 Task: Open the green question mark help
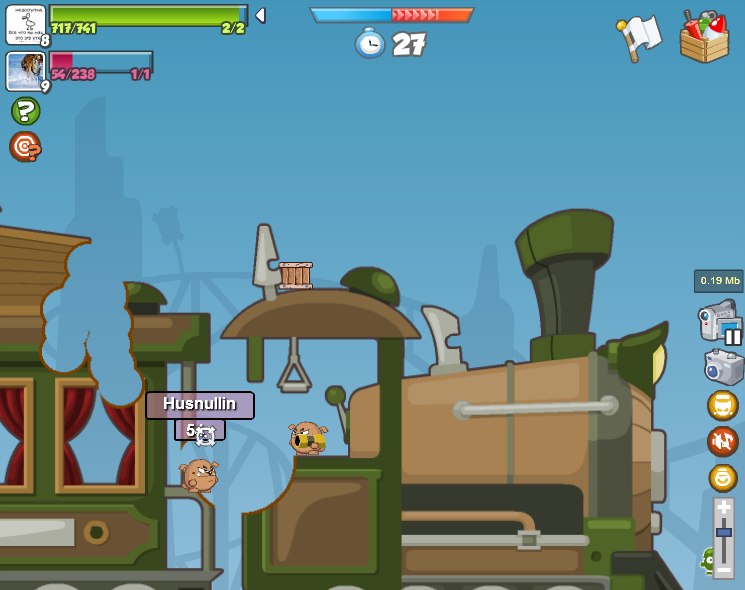(x=25, y=111)
